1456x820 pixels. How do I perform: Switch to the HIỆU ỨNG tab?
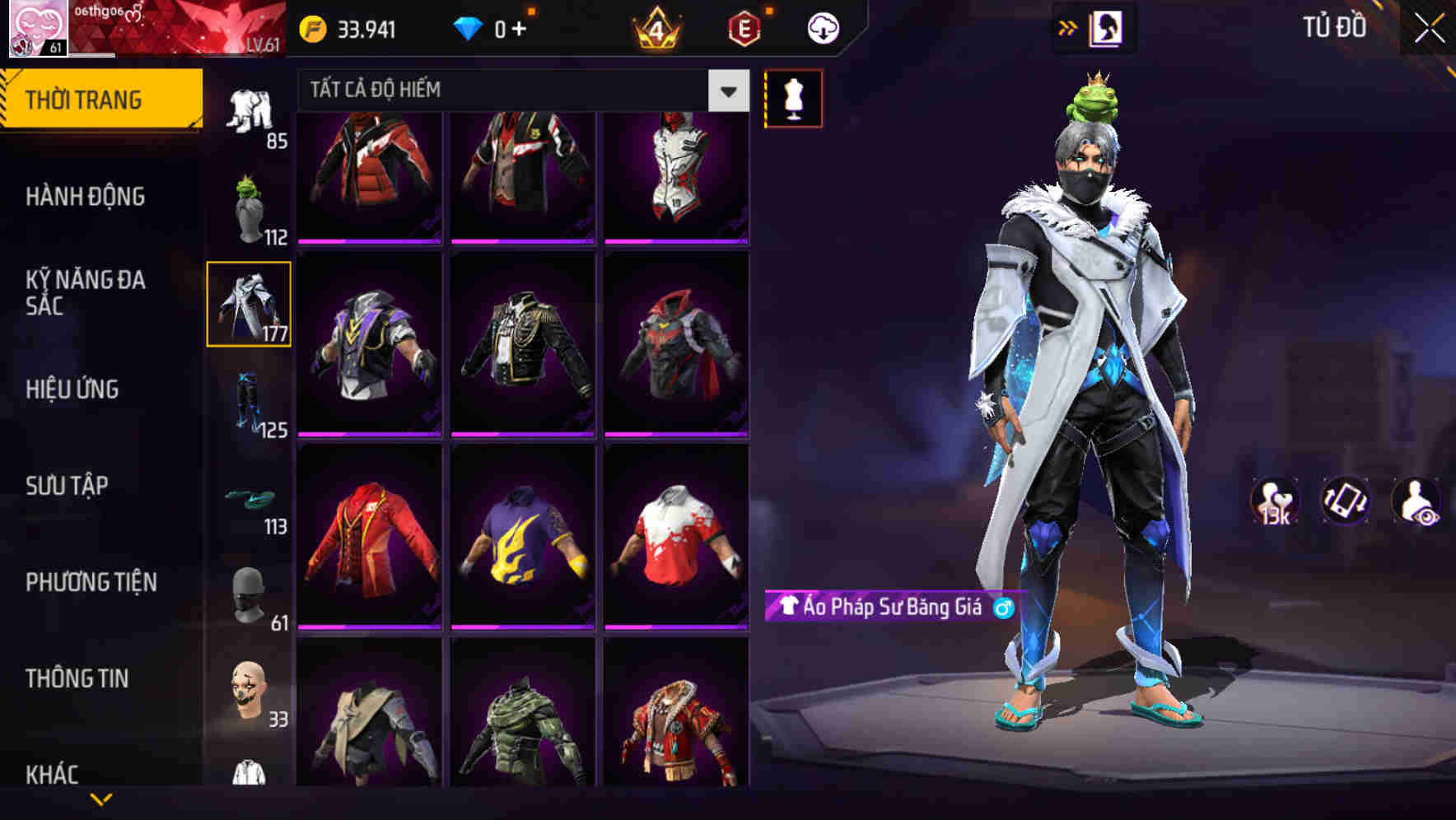72,390
